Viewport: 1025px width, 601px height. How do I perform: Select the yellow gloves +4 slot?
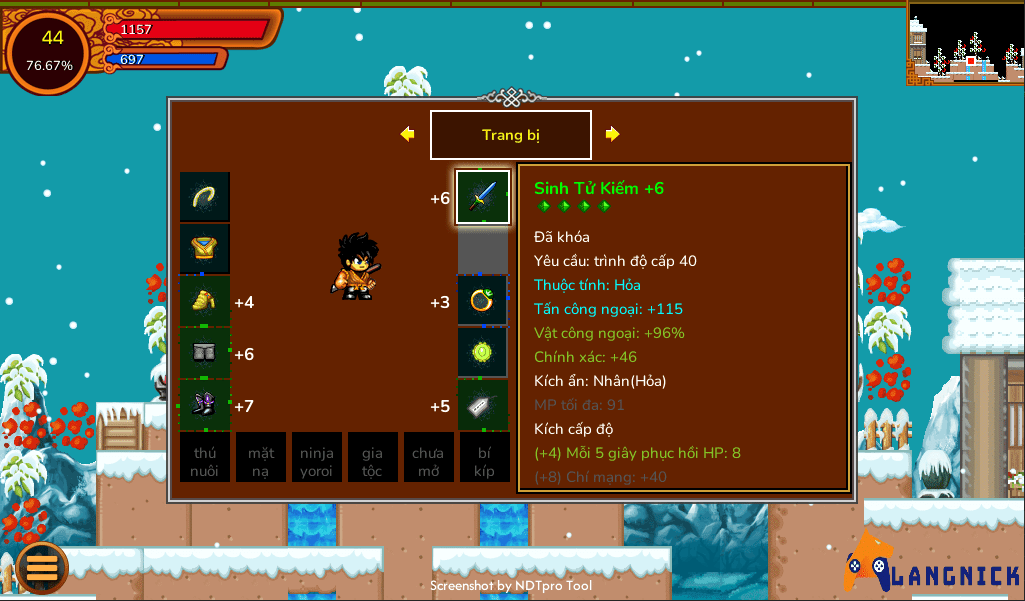coord(205,301)
